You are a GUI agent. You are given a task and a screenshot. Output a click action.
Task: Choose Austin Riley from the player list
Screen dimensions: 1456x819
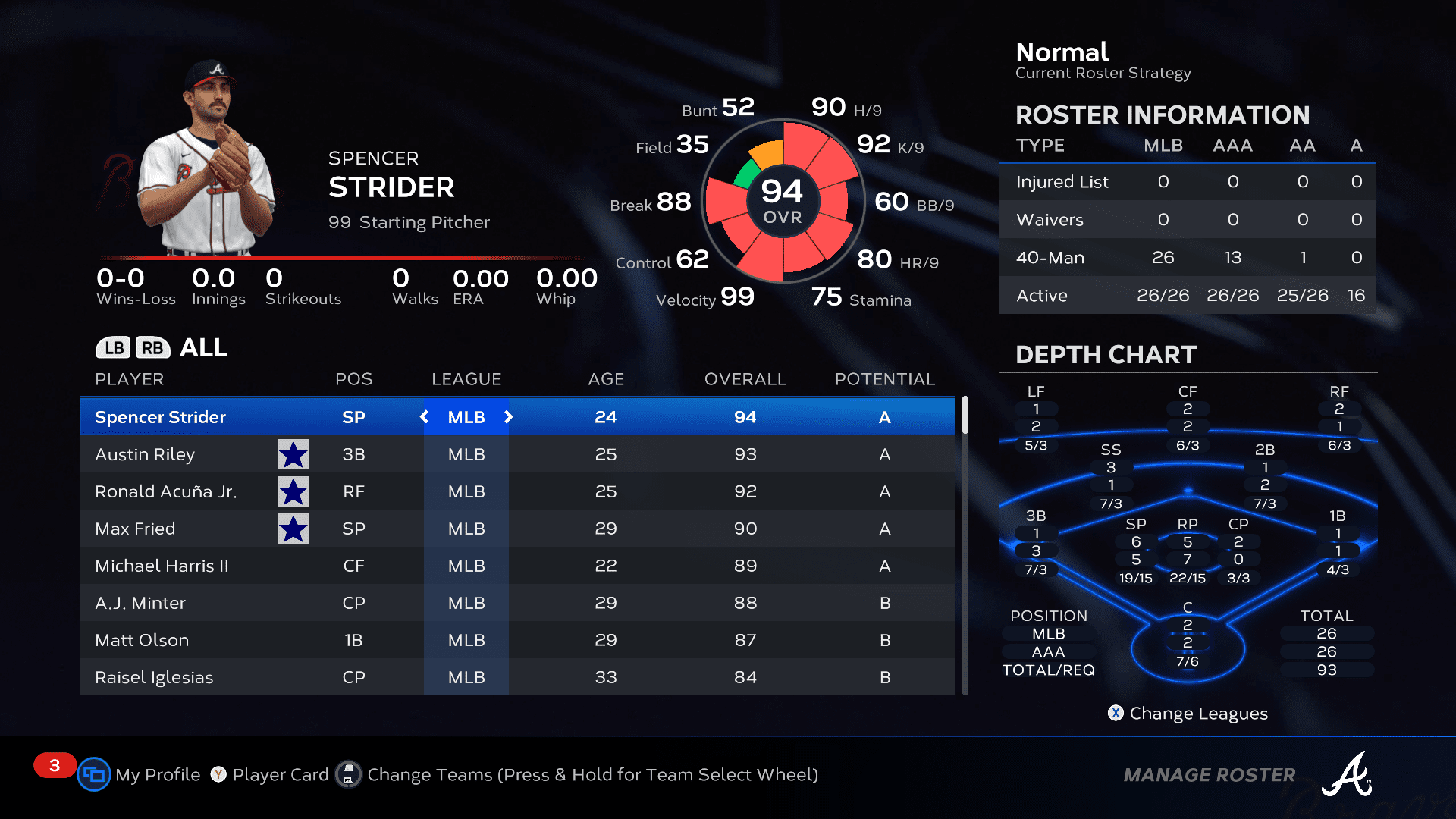[146, 454]
